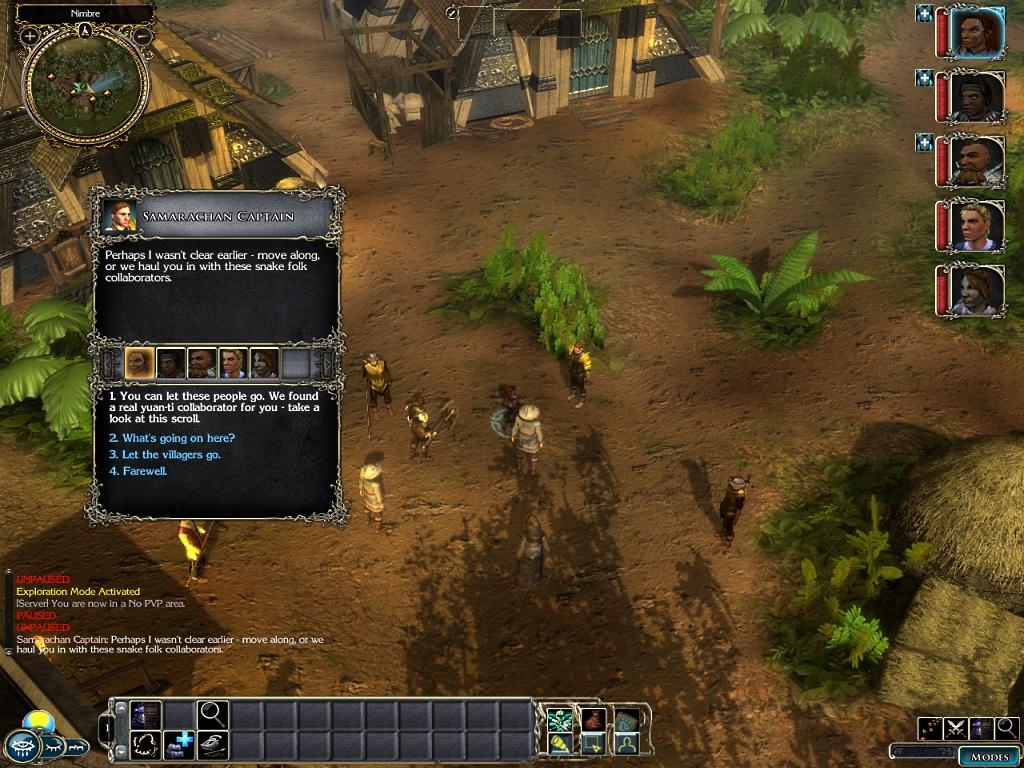Image resolution: width=1024 pixels, height=768 pixels.
Task: Activate the magnifying glass icon above Modes
Action: click(1006, 728)
